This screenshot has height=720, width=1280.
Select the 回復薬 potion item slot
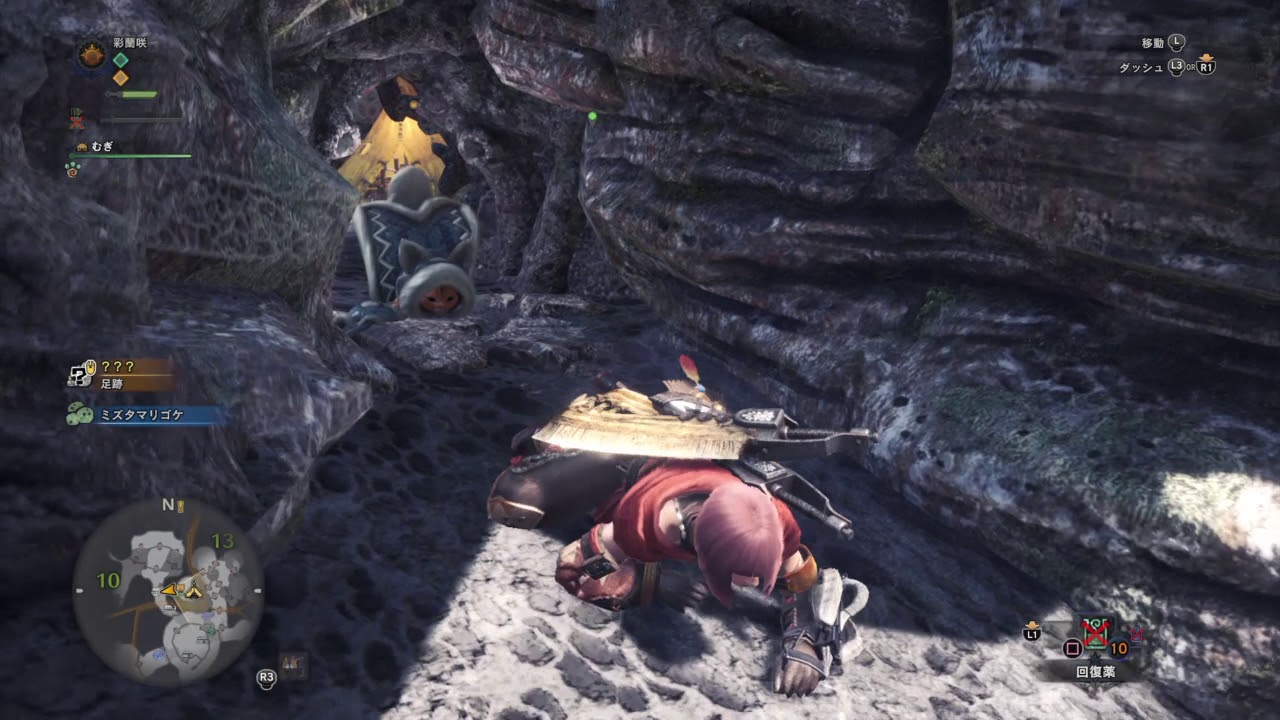pyautogui.click(x=1096, y=634)
